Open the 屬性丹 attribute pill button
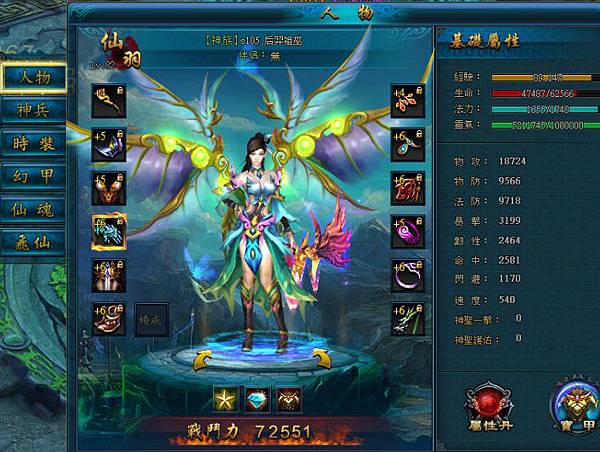The image size is (600, 452). 490,404
